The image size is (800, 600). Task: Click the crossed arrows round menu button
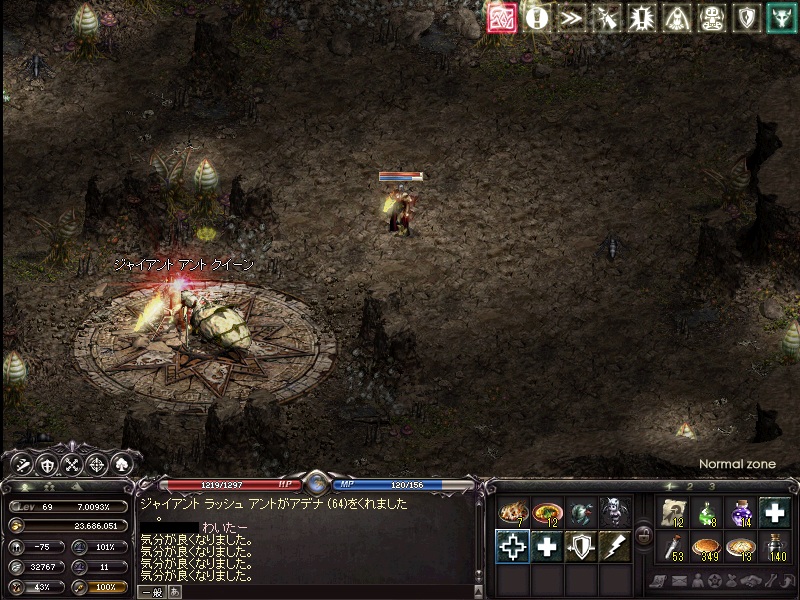[72, 464]
